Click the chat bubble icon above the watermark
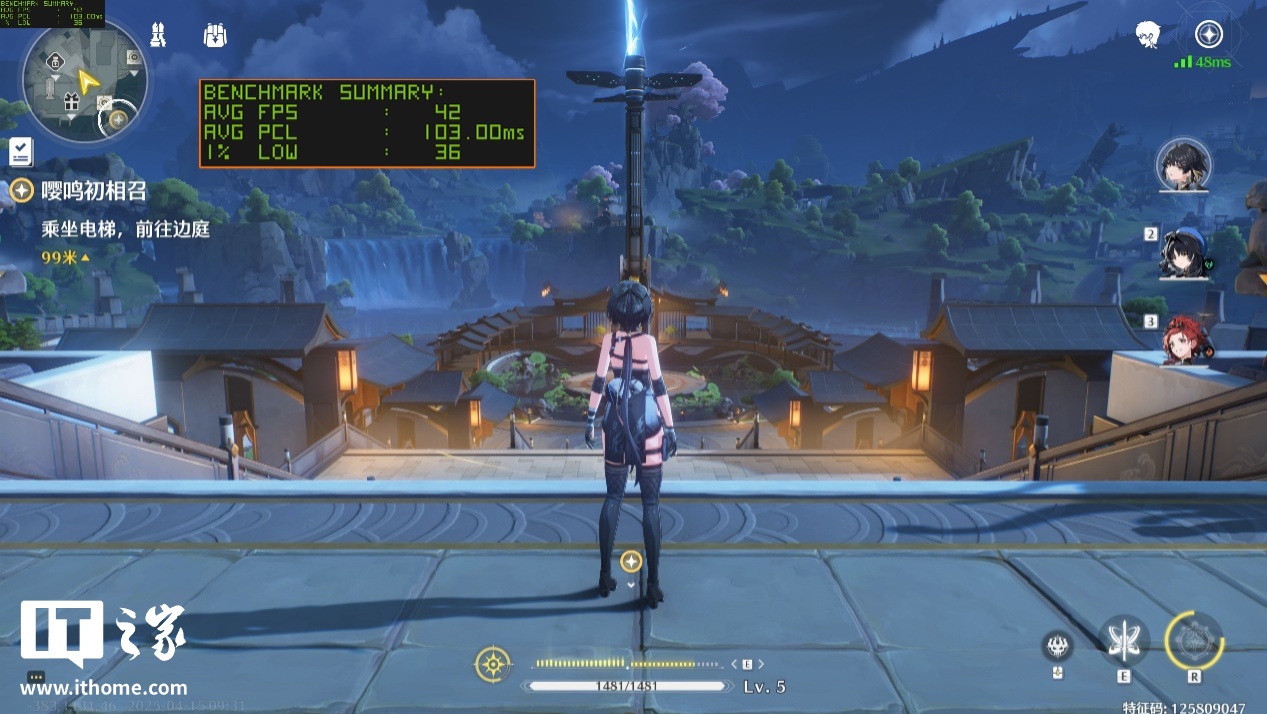The image size is (1267, 714). point(36,677)
